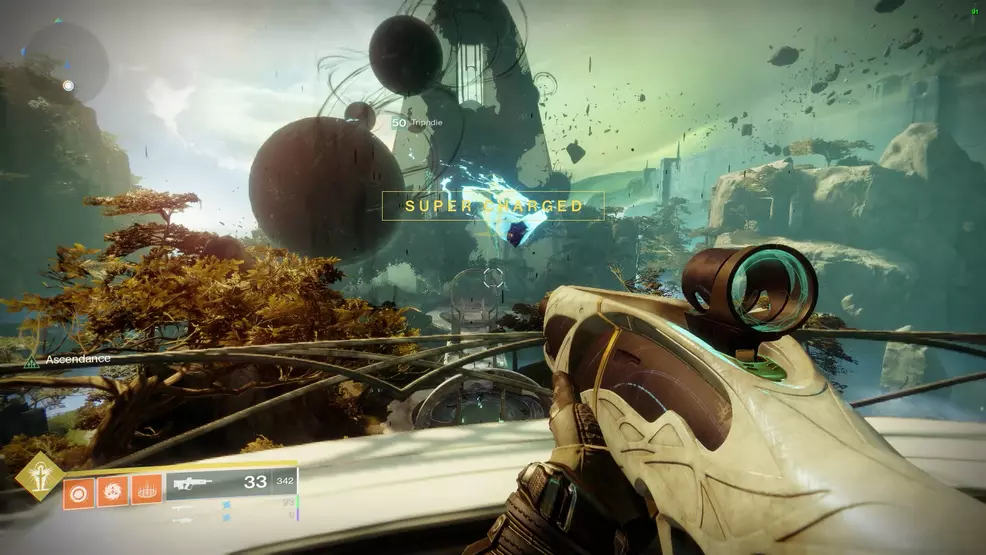Click the circular radar in the corner
986x555 pixels.
pyautogui.click(x=66, y=62)
